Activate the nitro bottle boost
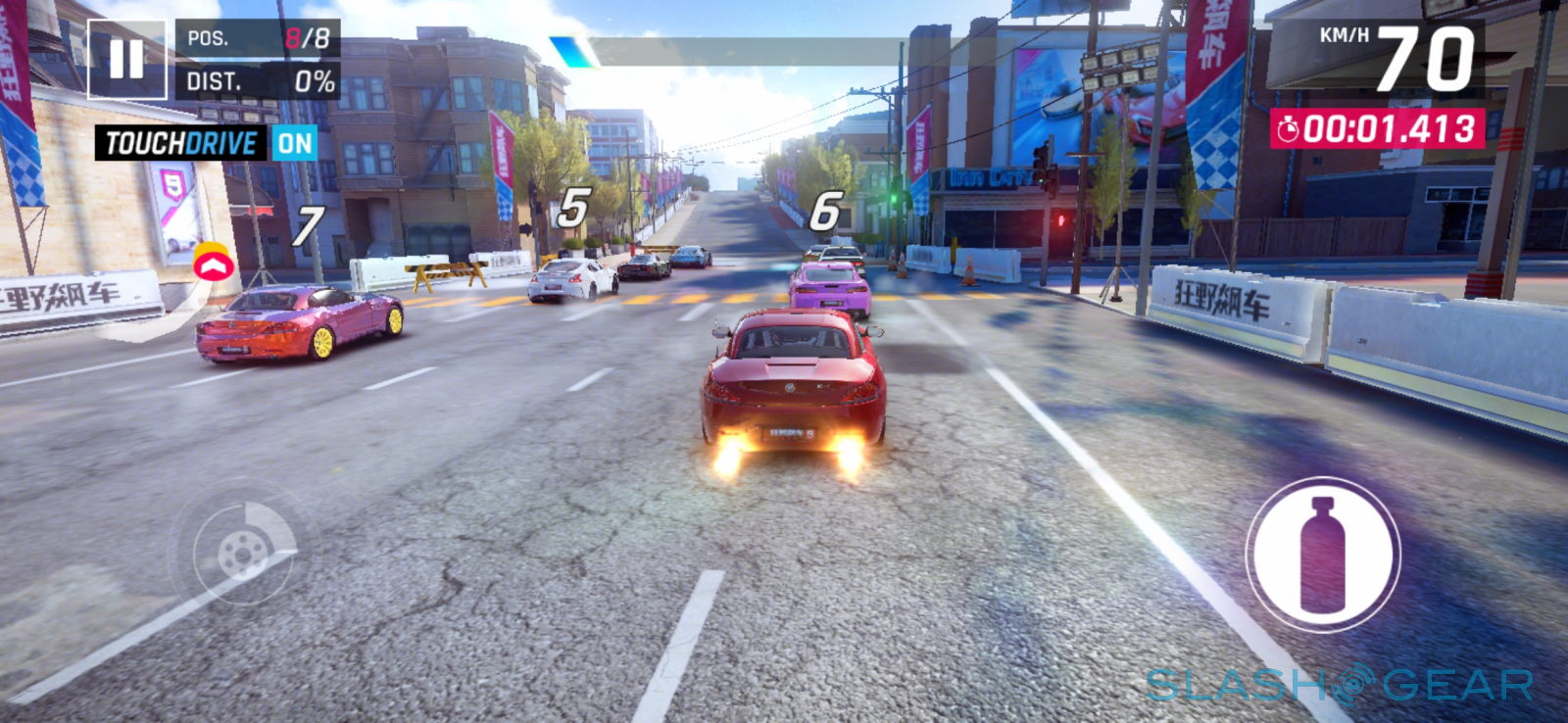 [x=1322, y=554]
